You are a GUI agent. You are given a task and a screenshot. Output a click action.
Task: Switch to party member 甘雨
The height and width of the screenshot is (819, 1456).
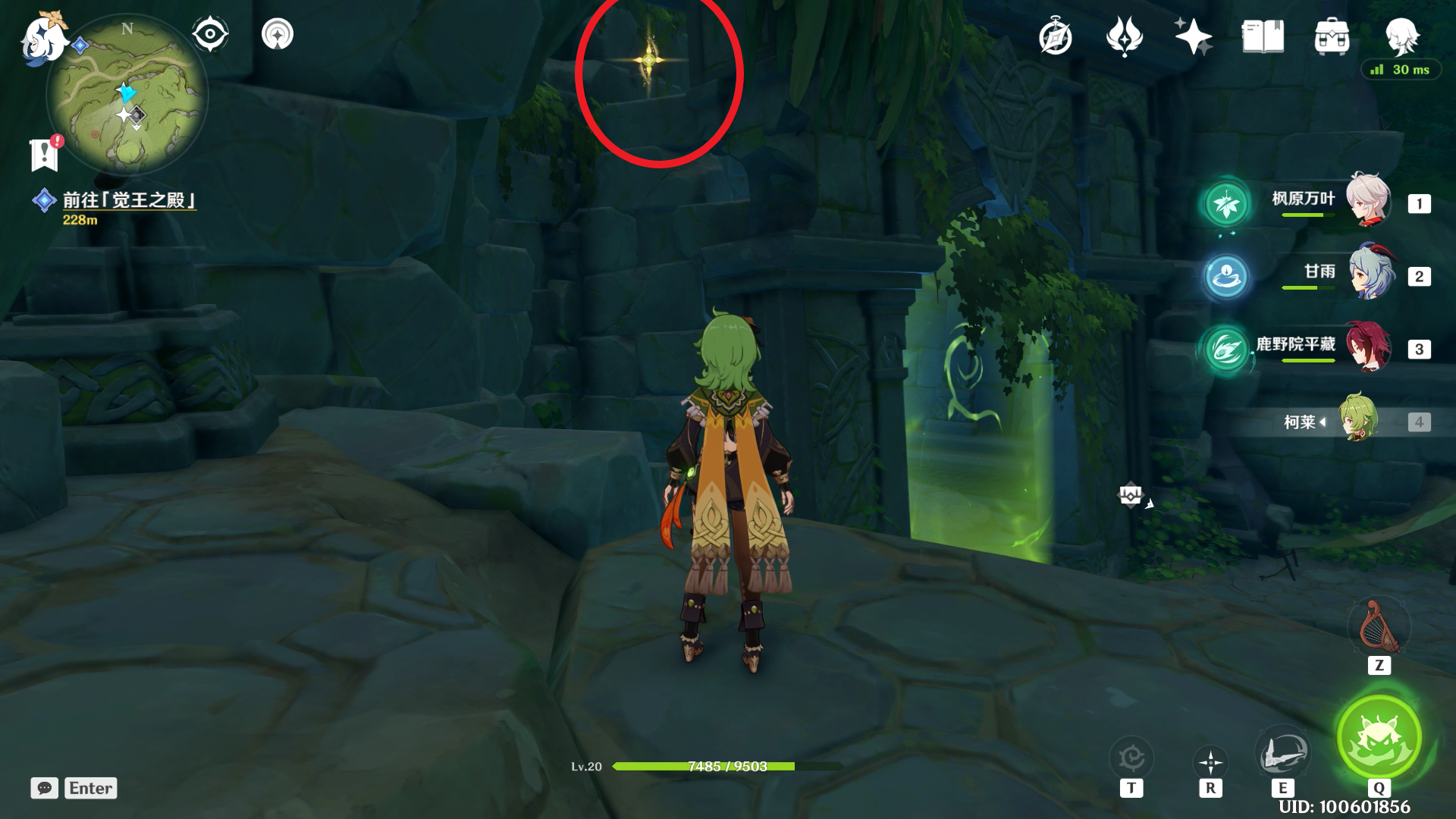tap(1370, 274)
